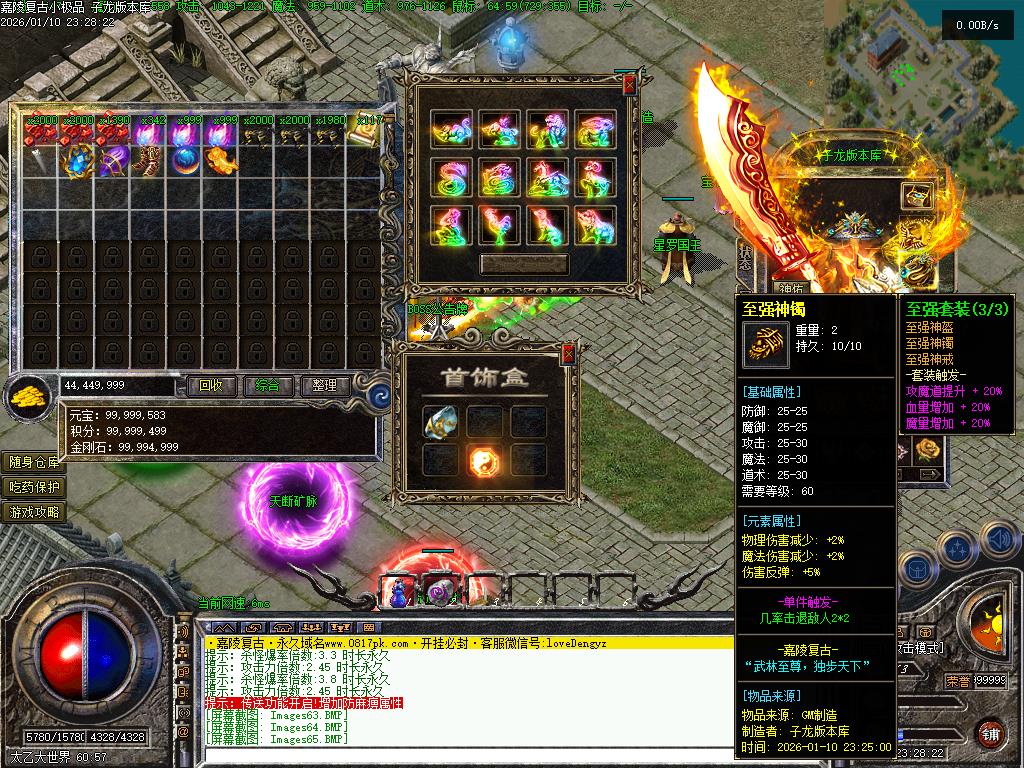1024x768 pixels.
Task: Select the rainbow rooster zodiac slot
Action: tap(500, 225)
